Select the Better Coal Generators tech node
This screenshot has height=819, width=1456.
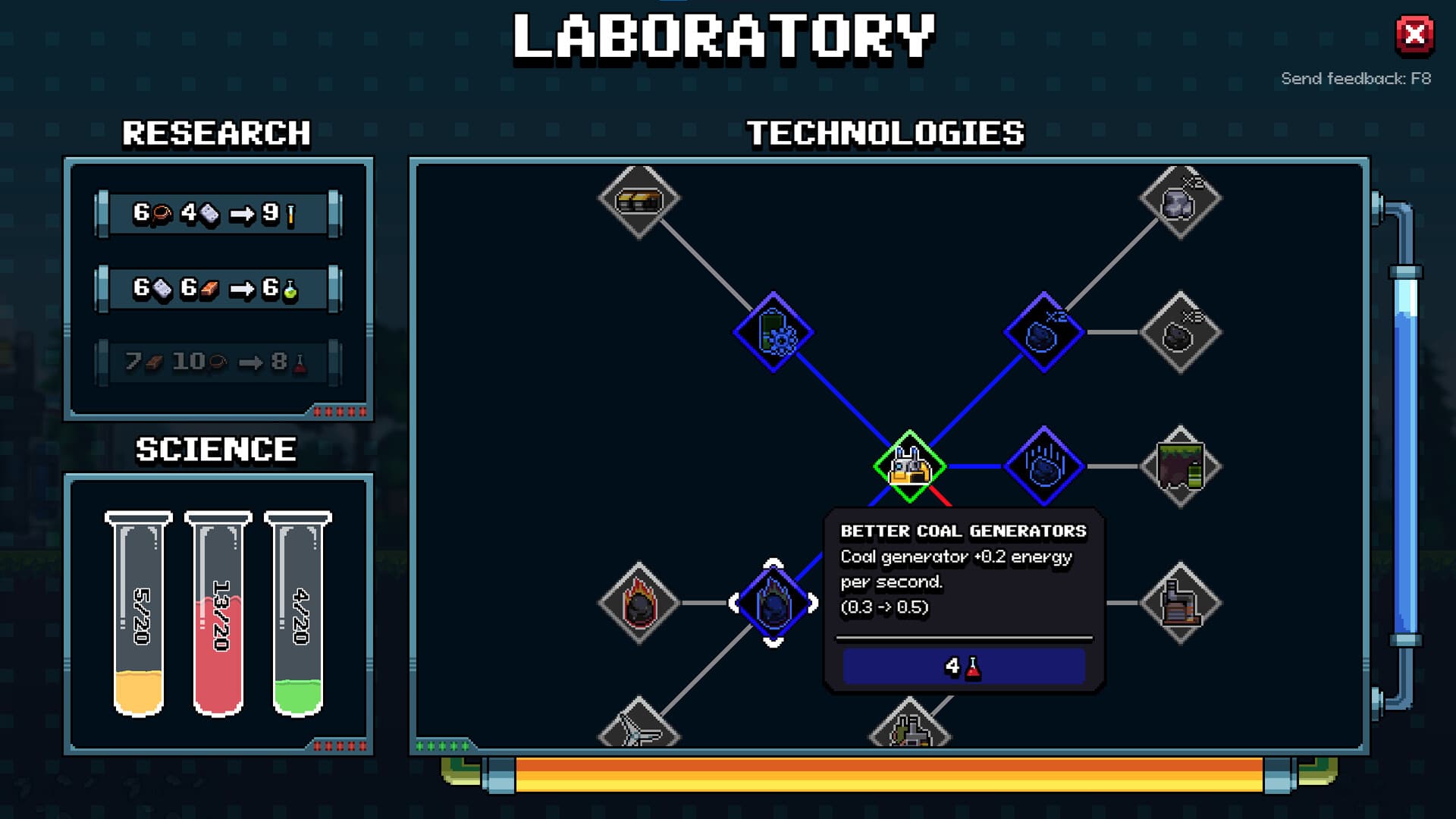coord(775,601)
